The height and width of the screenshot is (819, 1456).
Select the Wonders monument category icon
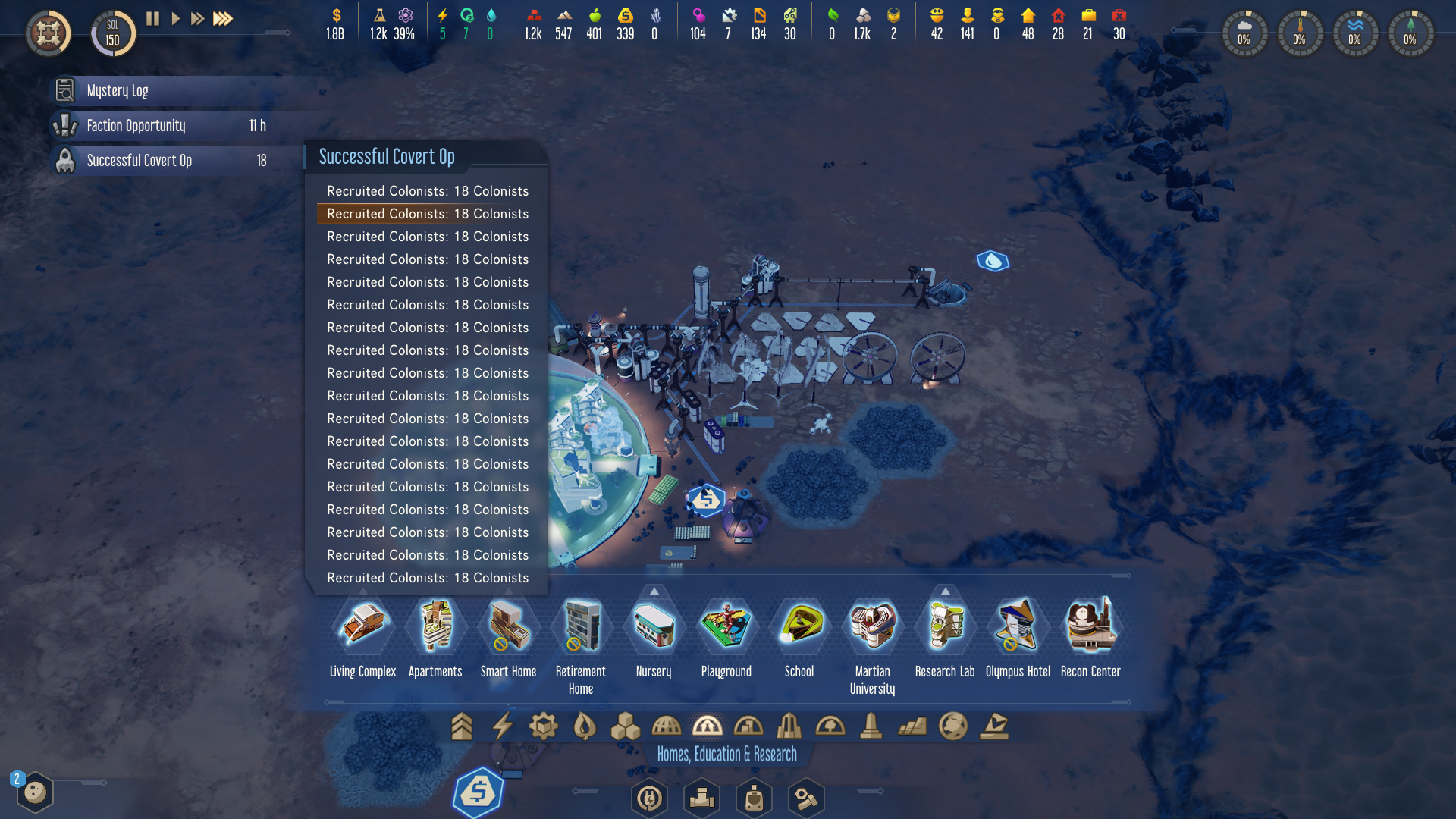pos(871,726)
